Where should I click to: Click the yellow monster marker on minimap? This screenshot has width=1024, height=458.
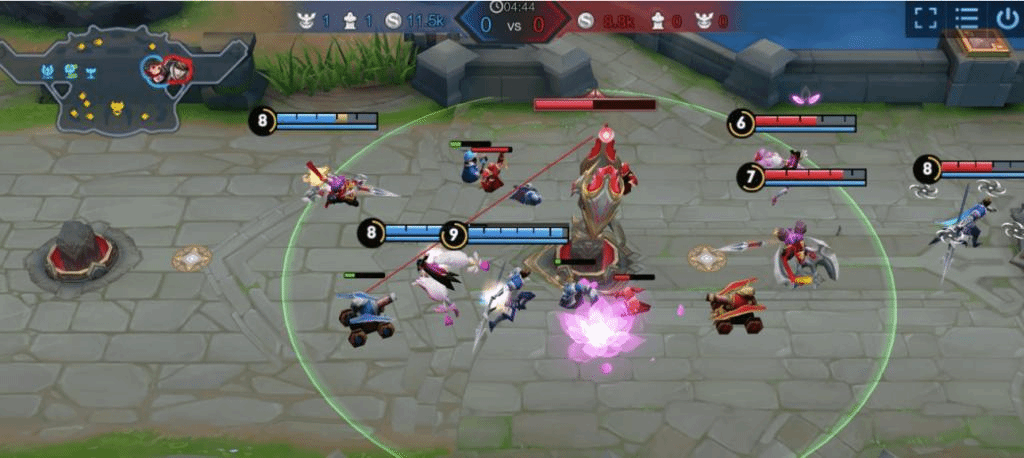click(116, 108)
